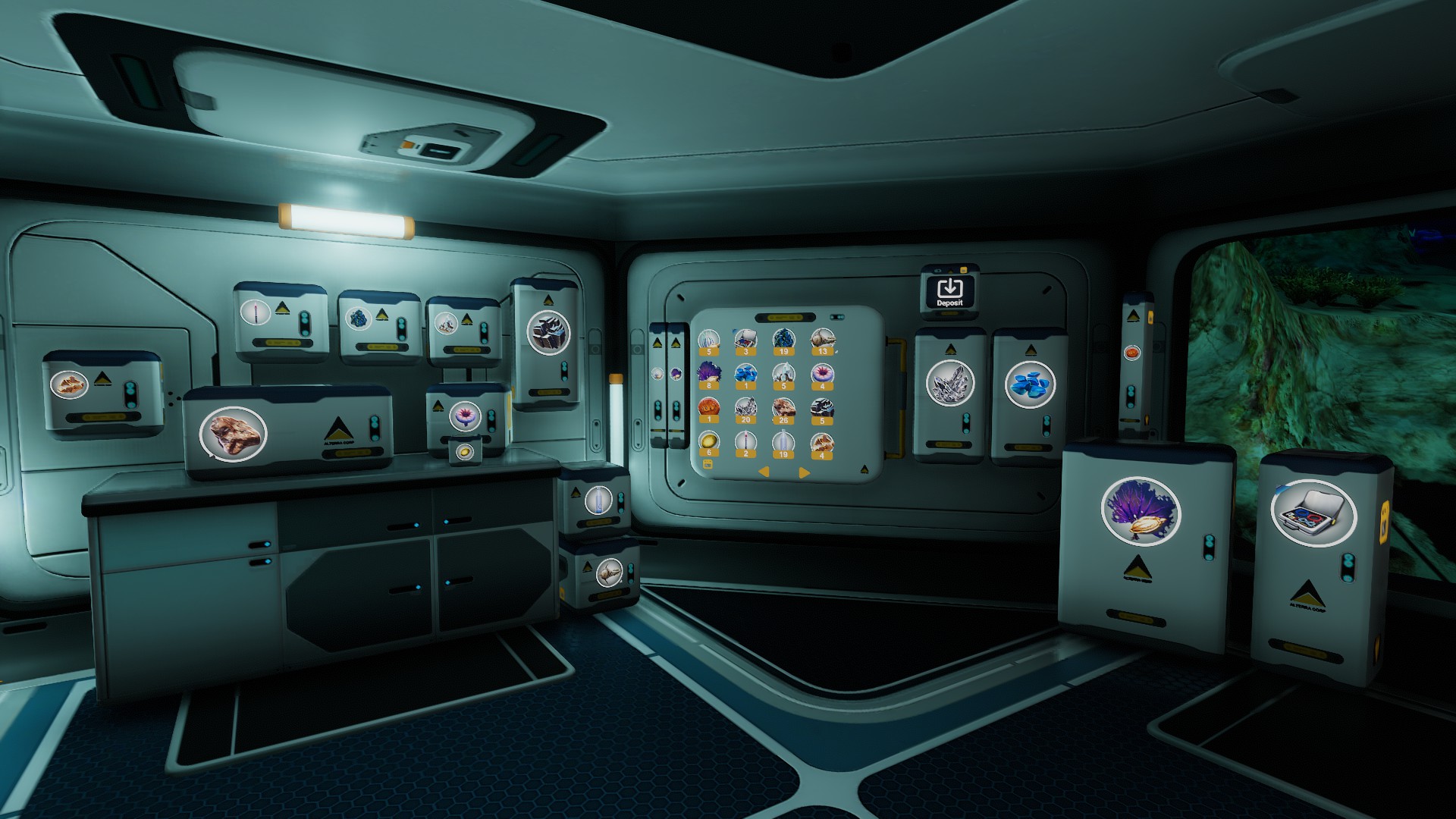The width and height of the screenshot is (1456, 819).
Task: Select the syringe icon on the stacked cube locker
Action: (x=598, y=500)
